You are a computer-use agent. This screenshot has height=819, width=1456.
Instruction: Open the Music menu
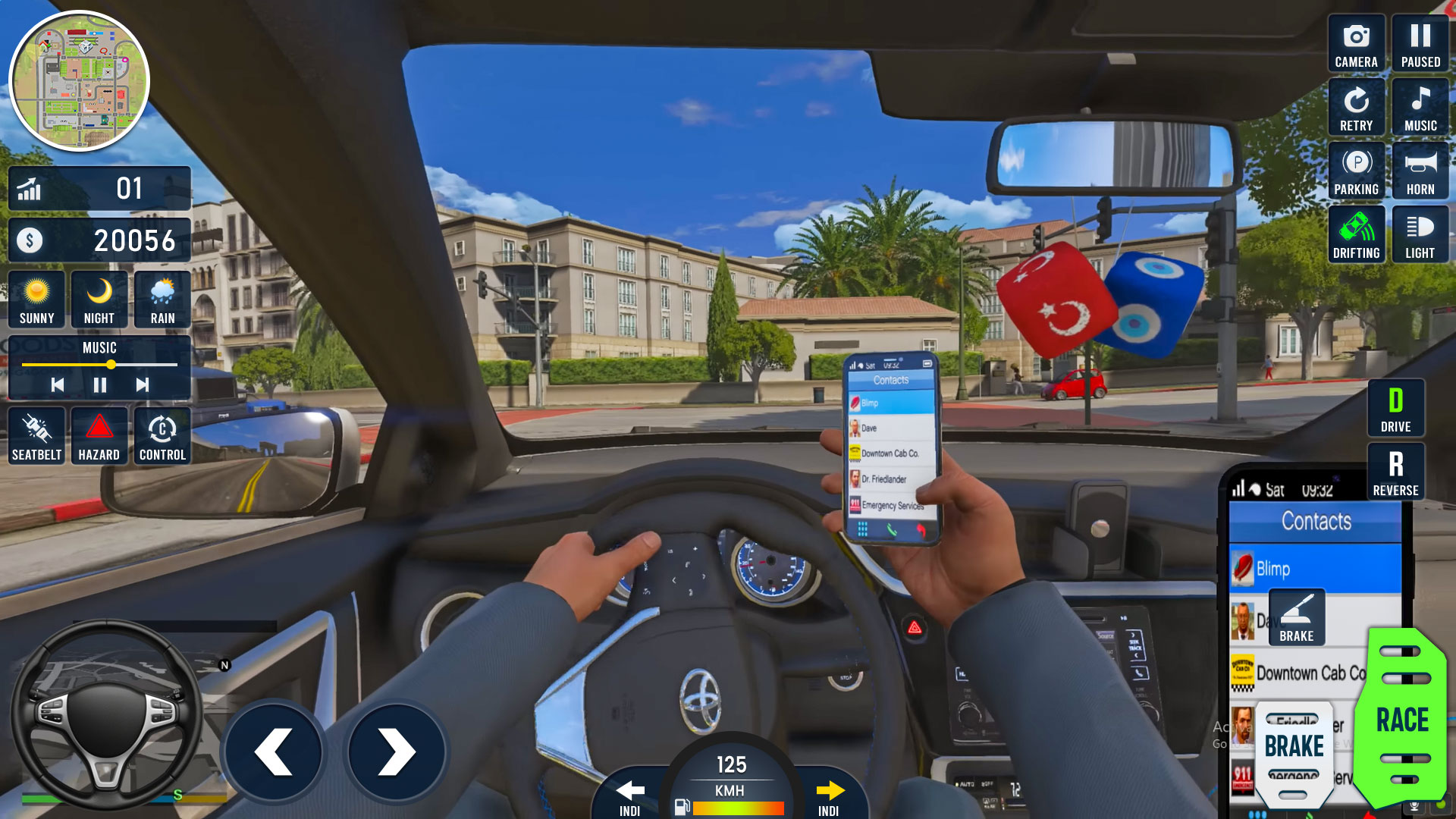tap(1420, 107)
